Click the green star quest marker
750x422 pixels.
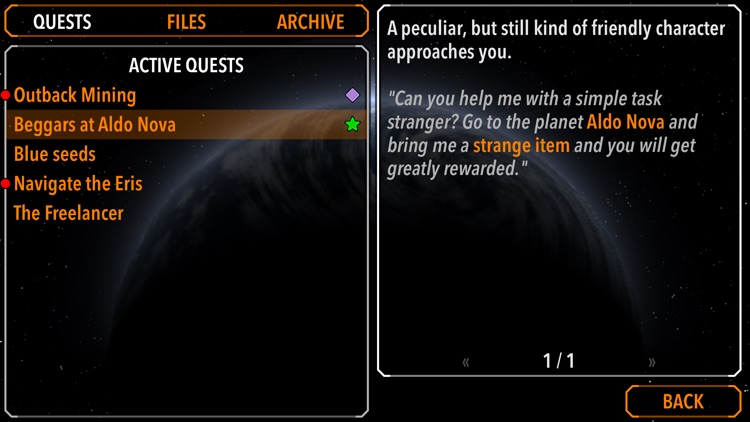pos(352,125)
